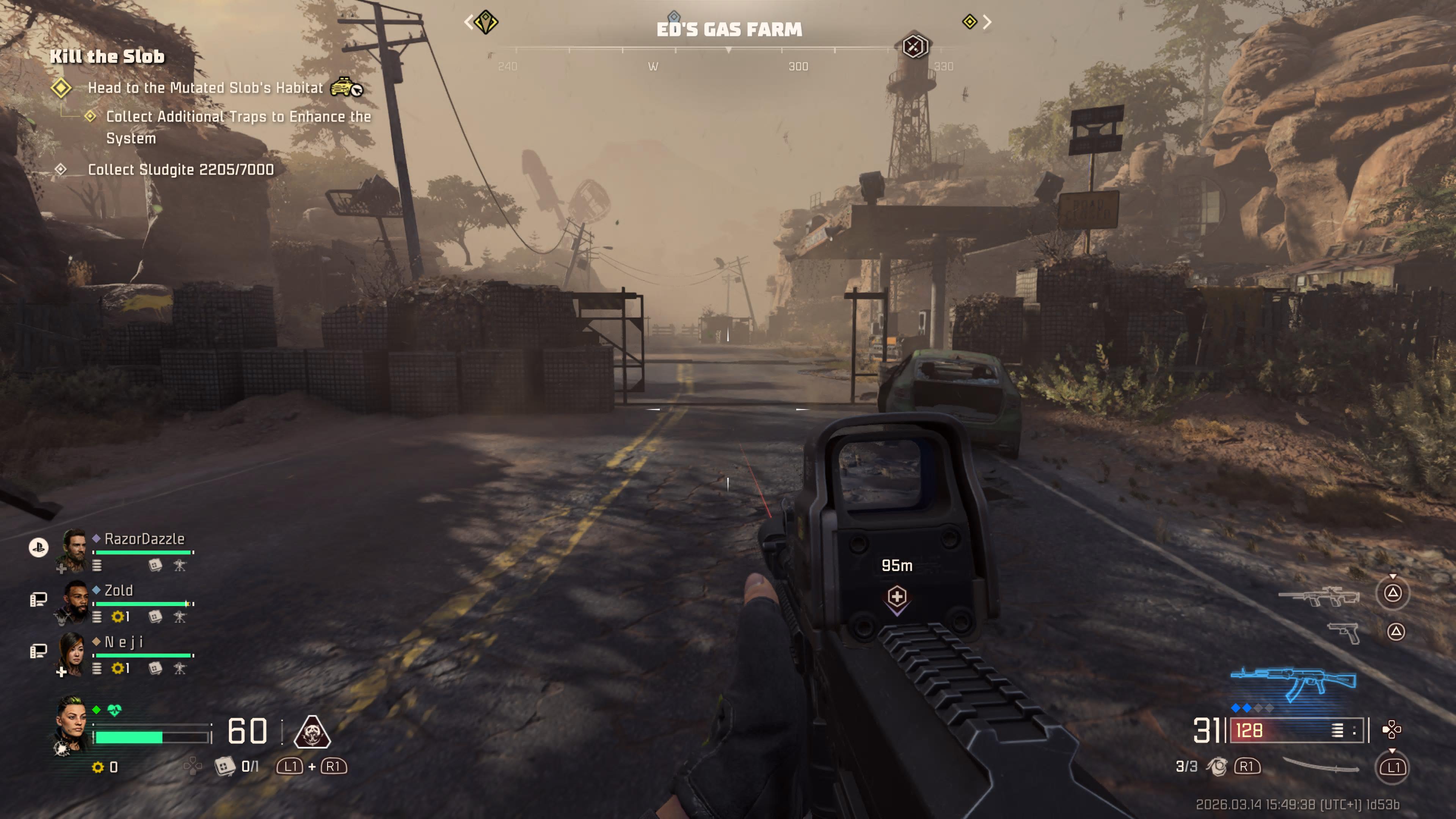
Task: Choose Neji's squad member portrait
Action: point(72,653)
